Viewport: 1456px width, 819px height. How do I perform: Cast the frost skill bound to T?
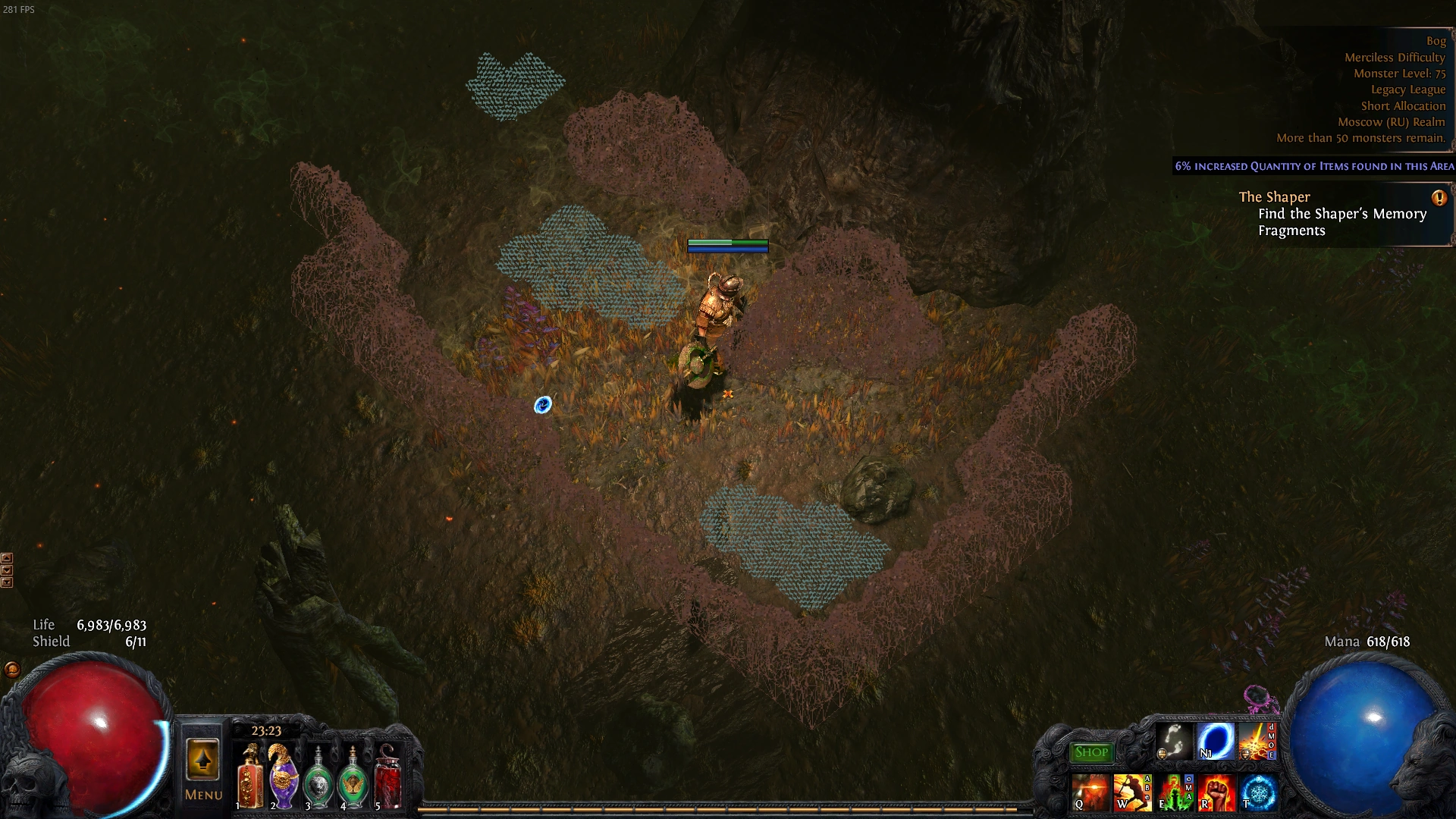click(x=1259, y=792)
